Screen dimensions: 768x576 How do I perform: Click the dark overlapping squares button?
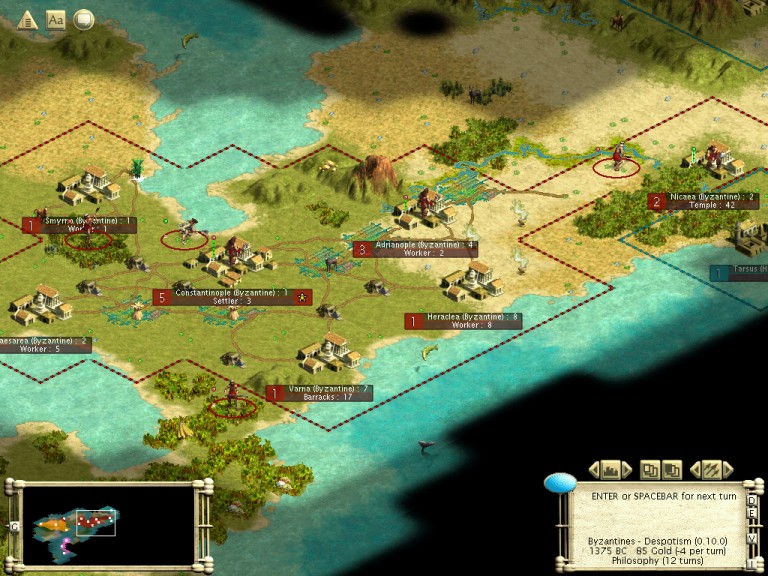pos(671,469)
